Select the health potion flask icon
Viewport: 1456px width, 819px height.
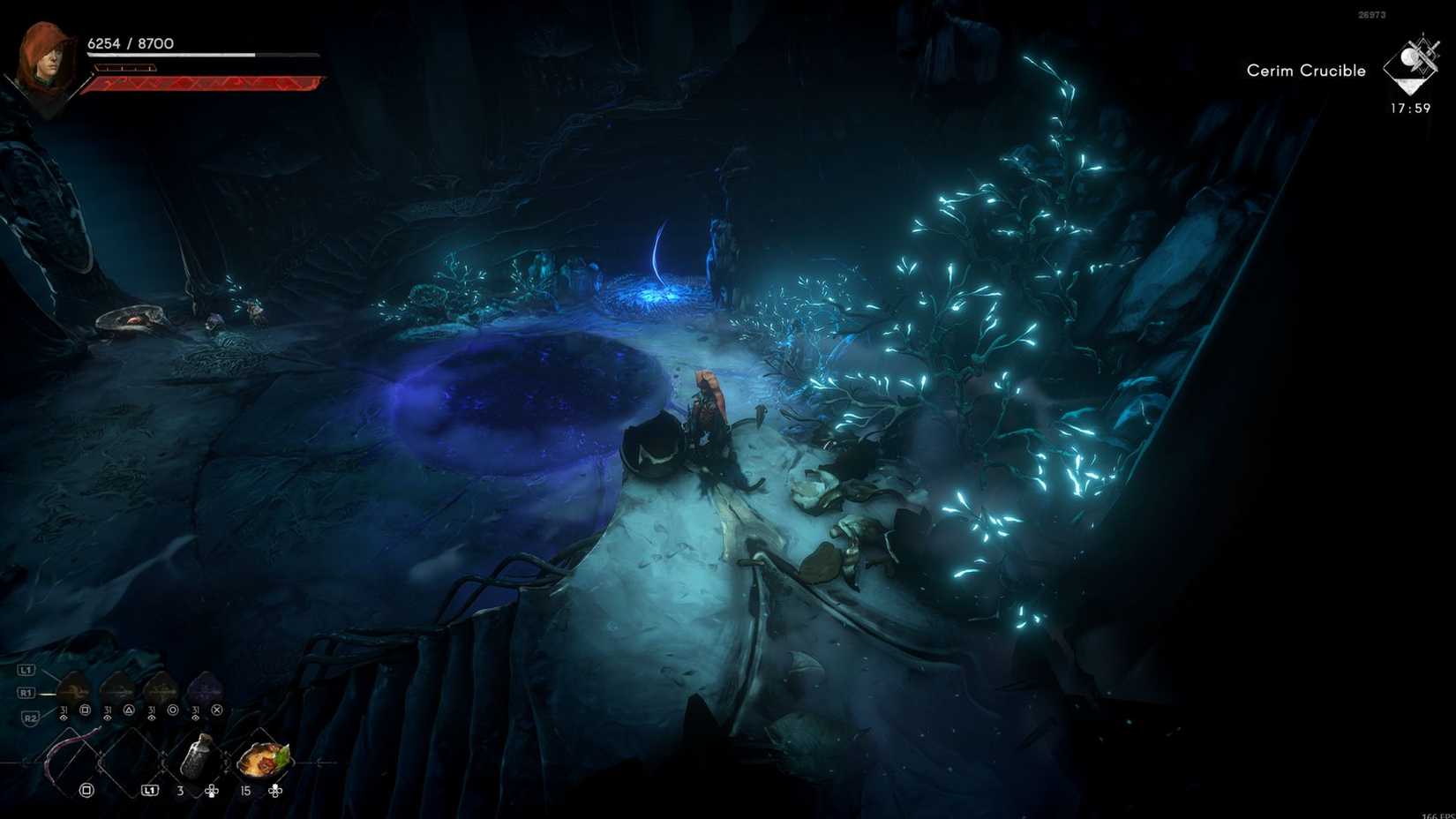(198, 756)
